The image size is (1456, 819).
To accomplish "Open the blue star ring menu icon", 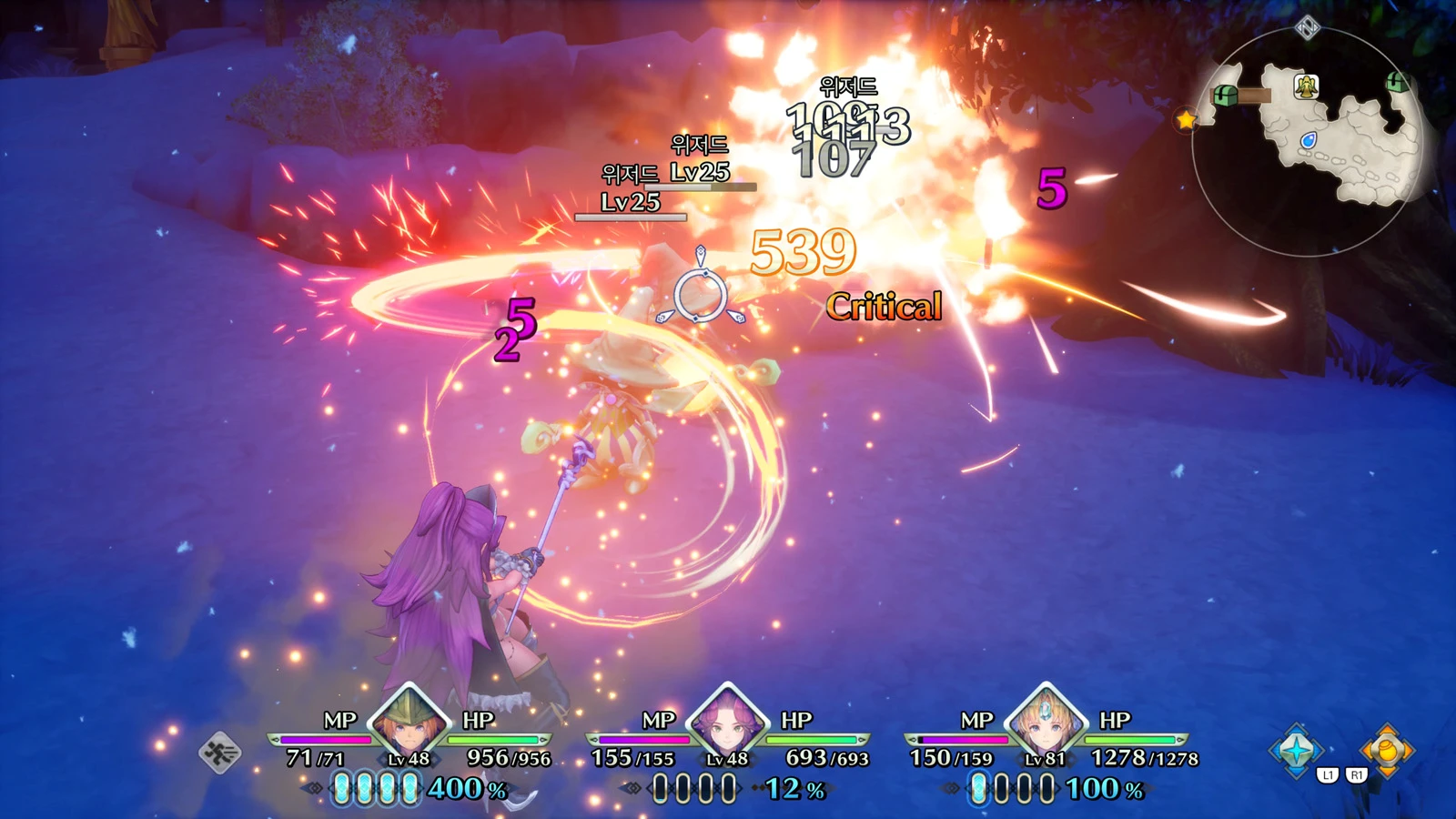I will [1296, 751].
